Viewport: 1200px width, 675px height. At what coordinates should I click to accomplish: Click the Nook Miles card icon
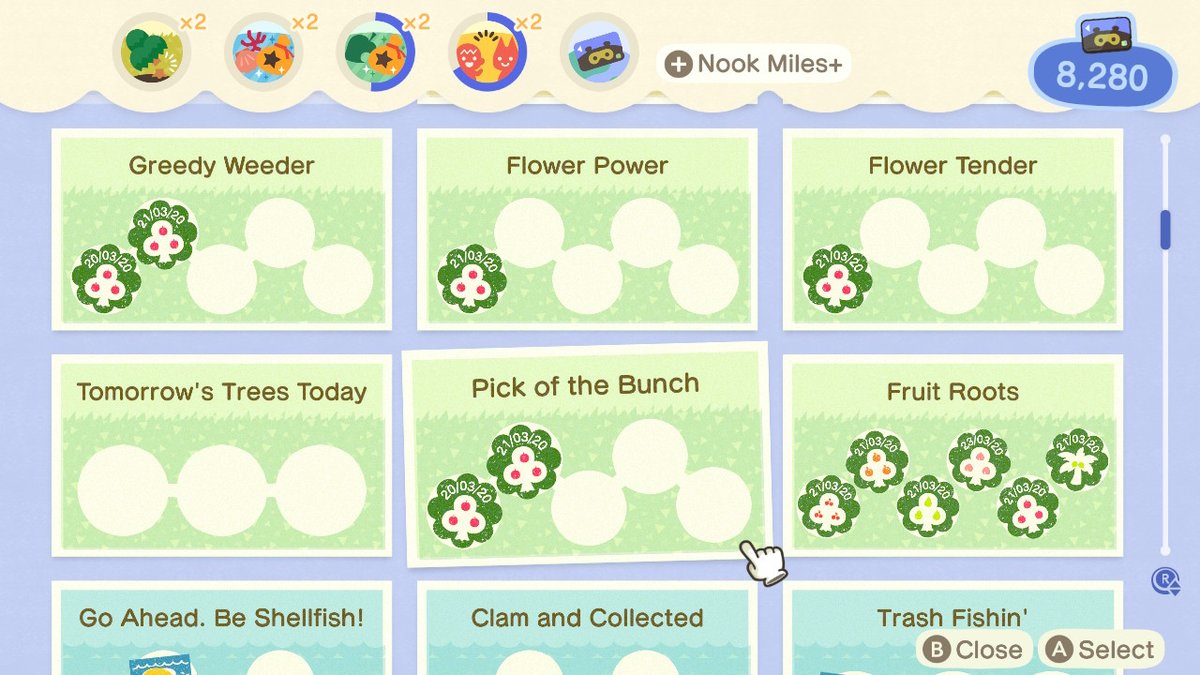coord(599,50)
